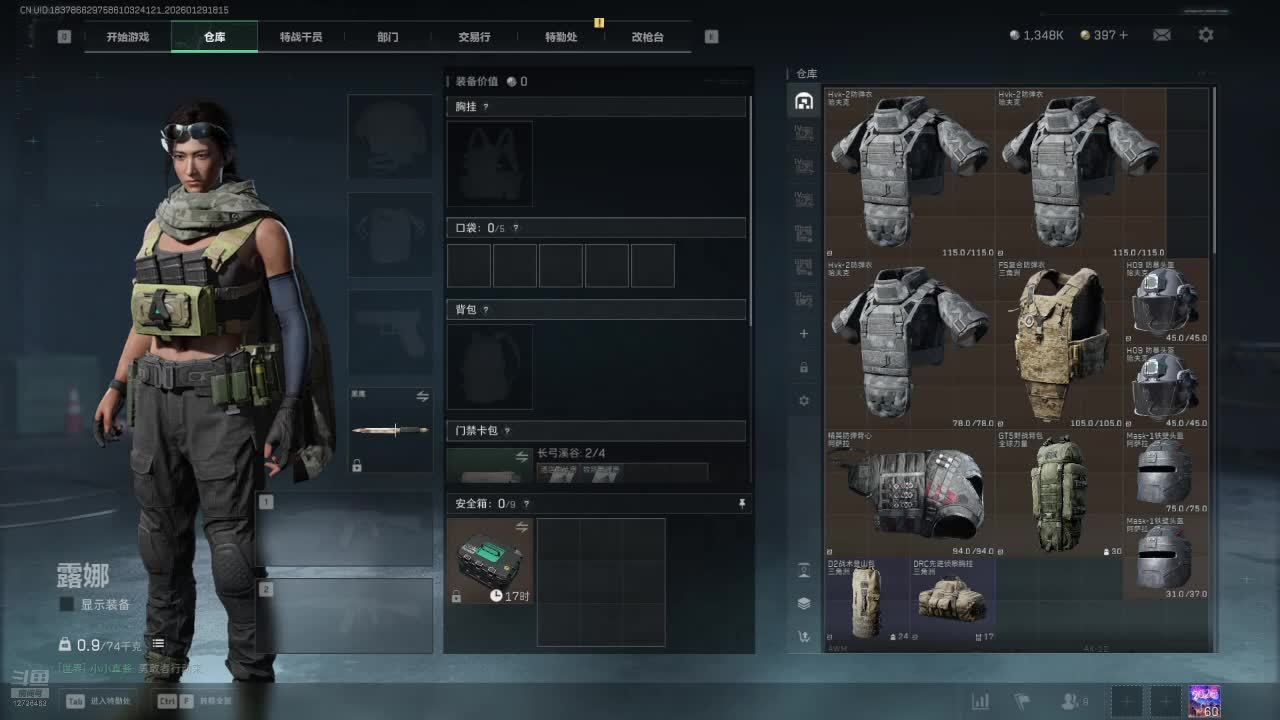Open the settings gear icon

tap(1206, 35)
